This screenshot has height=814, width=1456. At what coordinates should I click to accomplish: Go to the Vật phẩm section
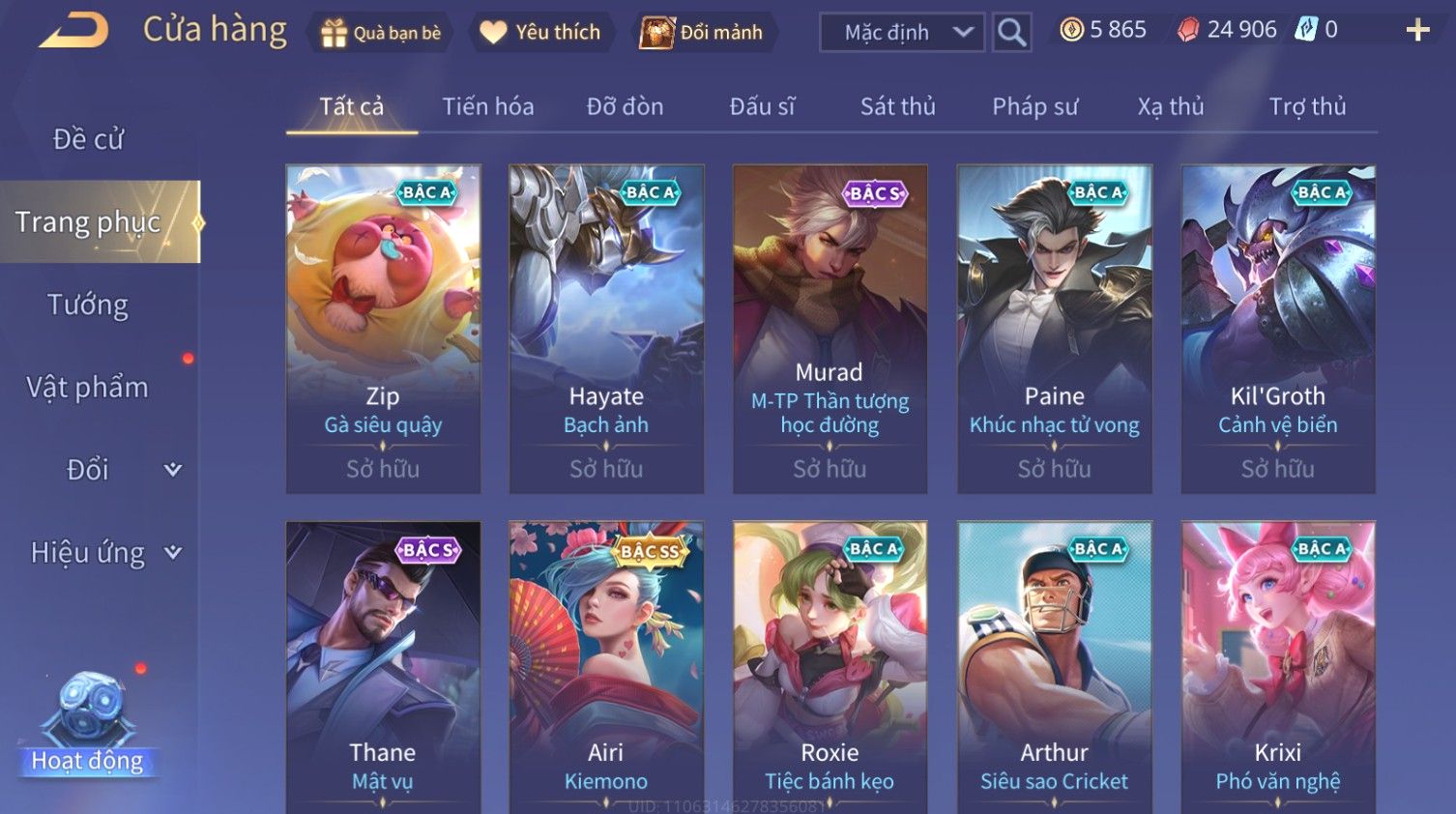[88, 387]
